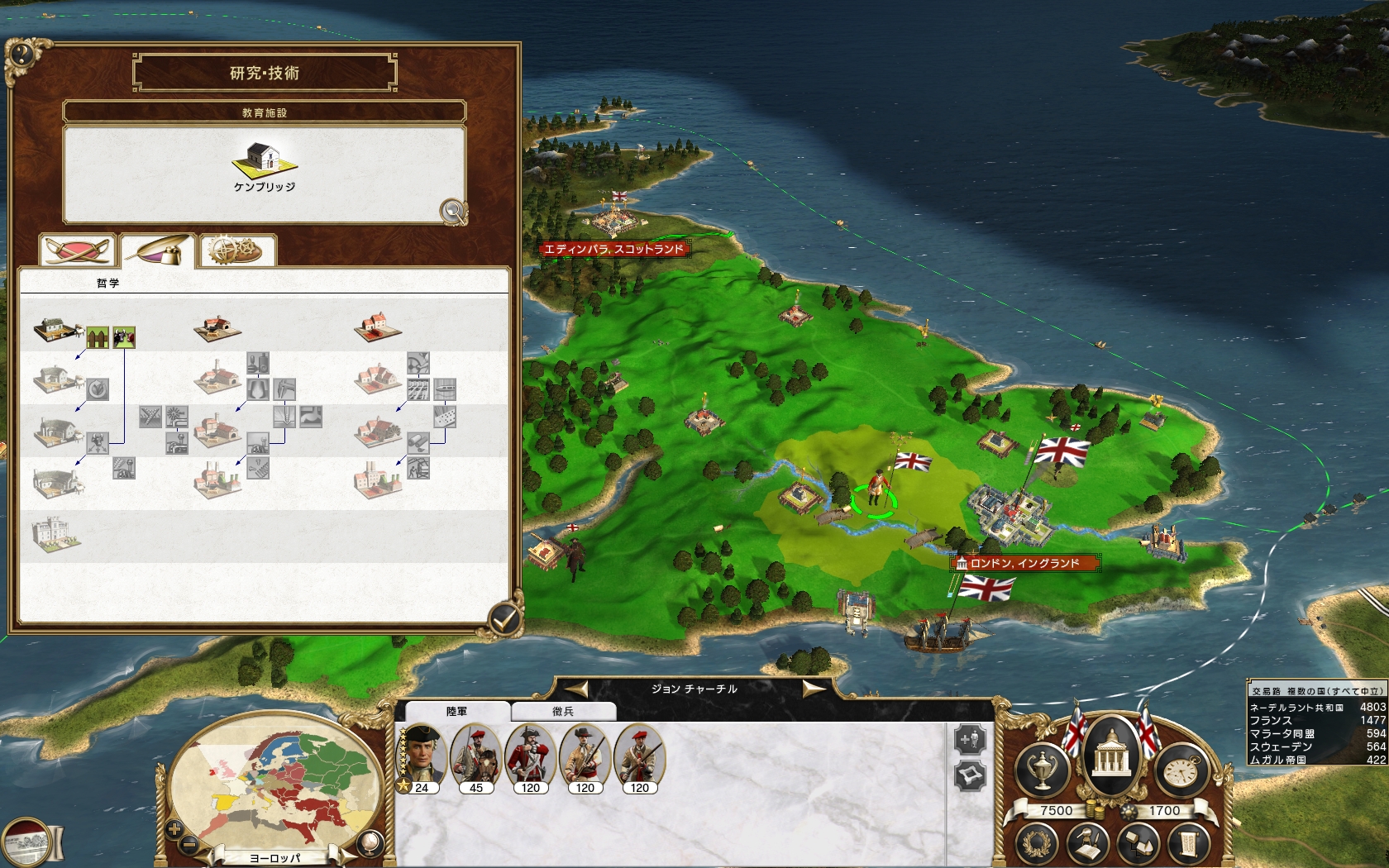Locate Cambridge with the magnifying glass button
This screenshot has width=1389, height=868.
click(x=453, y=212)
